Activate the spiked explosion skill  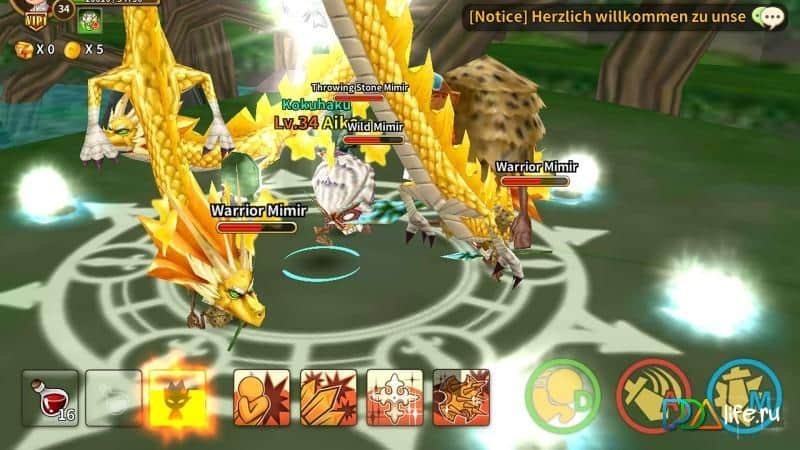click(461, 397)
